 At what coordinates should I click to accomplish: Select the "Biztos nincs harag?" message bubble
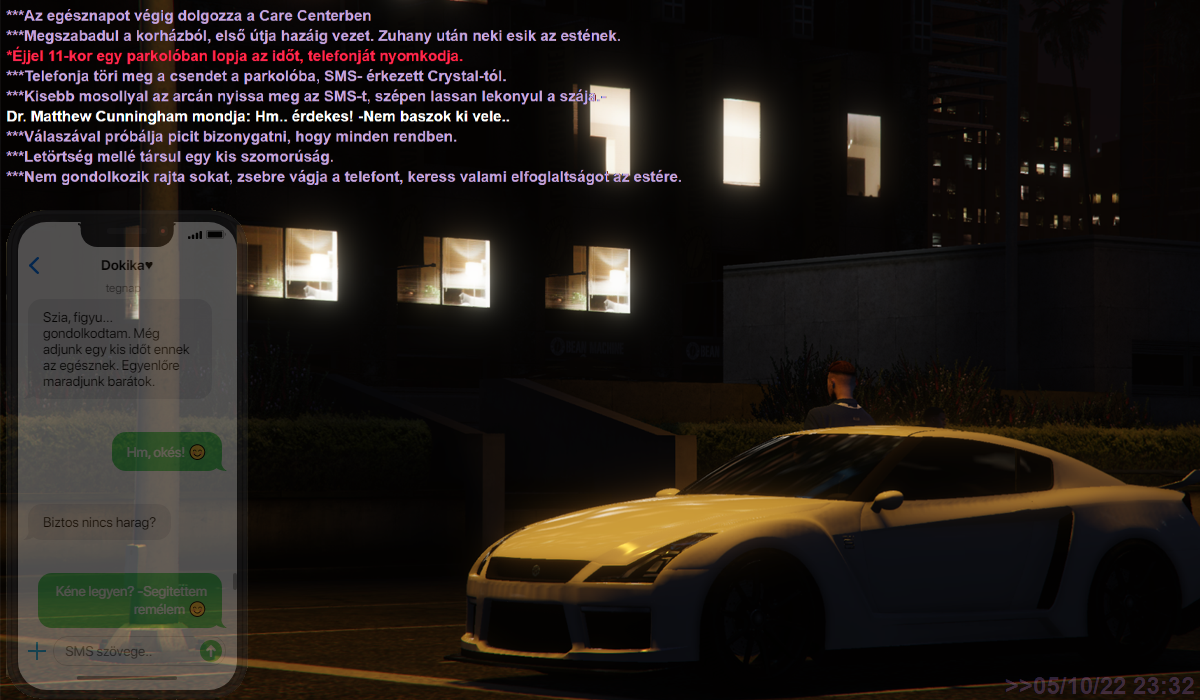point(99,521)
